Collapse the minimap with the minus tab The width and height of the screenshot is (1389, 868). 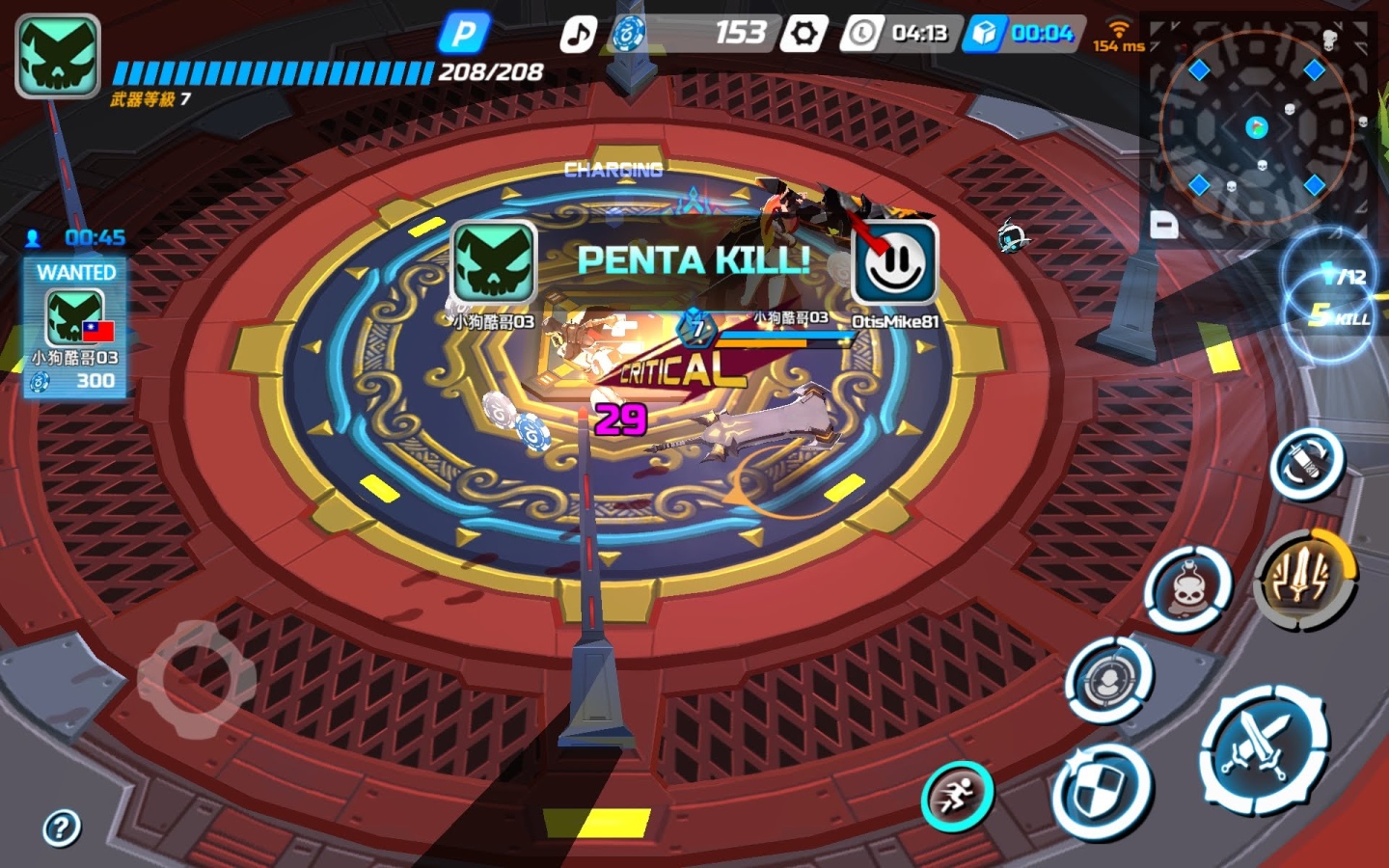(1164, 226)
